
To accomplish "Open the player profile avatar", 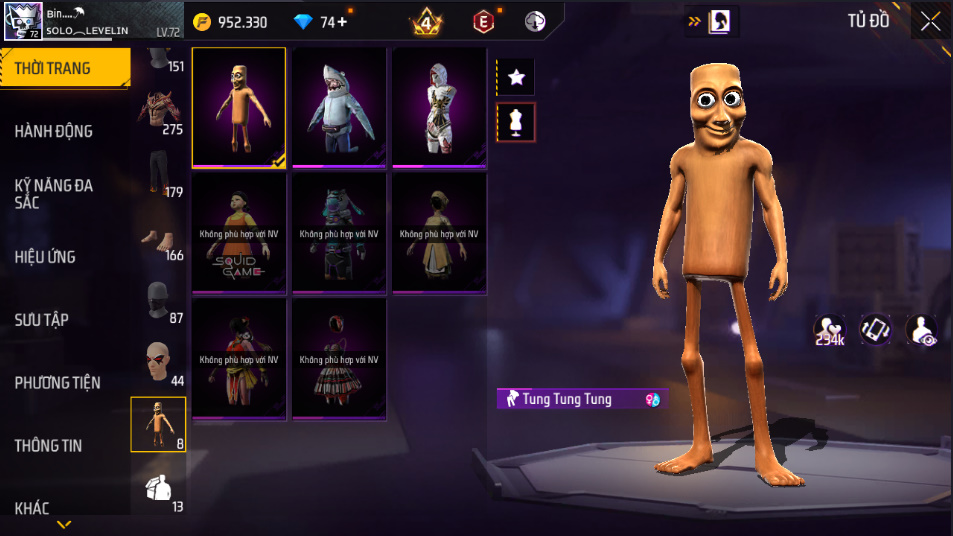I will [23, 20].
